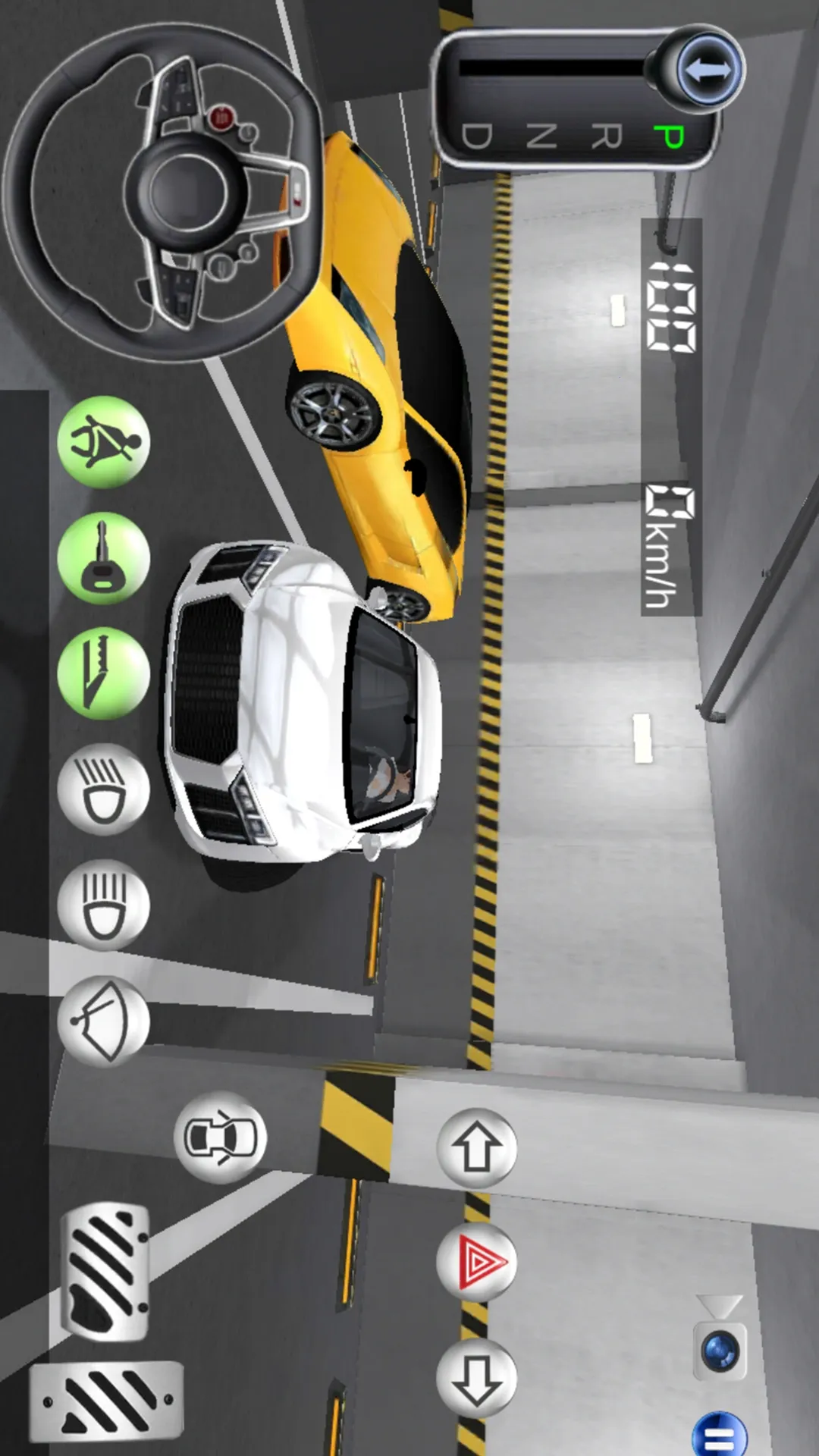The image size is (819, 1456).
Task: Turn on the red hazard lights
Action: (x=476, y=1263)
